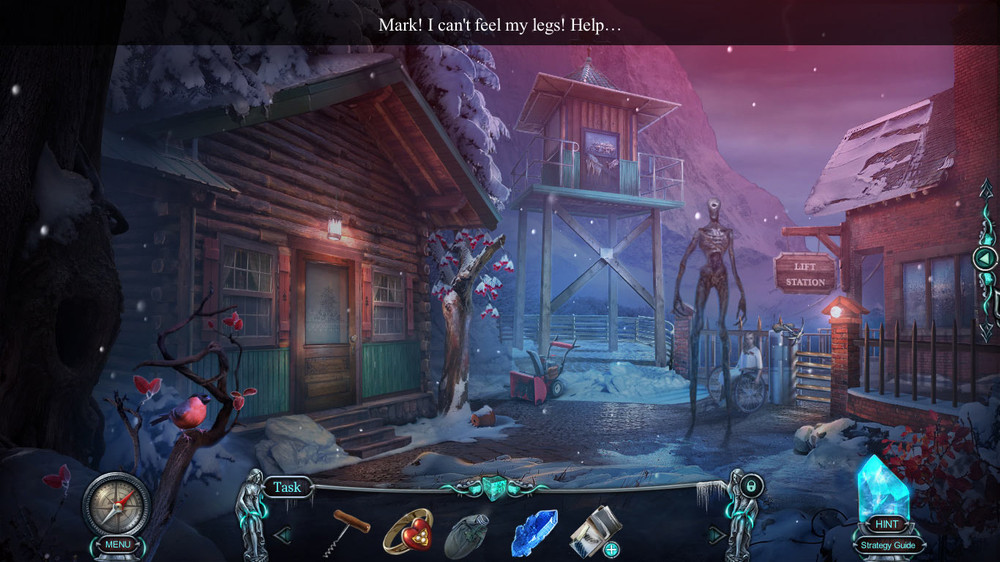The height and width of the screenshot is (562, 1000).
Task: Click the compass map icon
Action: (x=116, y=502)
